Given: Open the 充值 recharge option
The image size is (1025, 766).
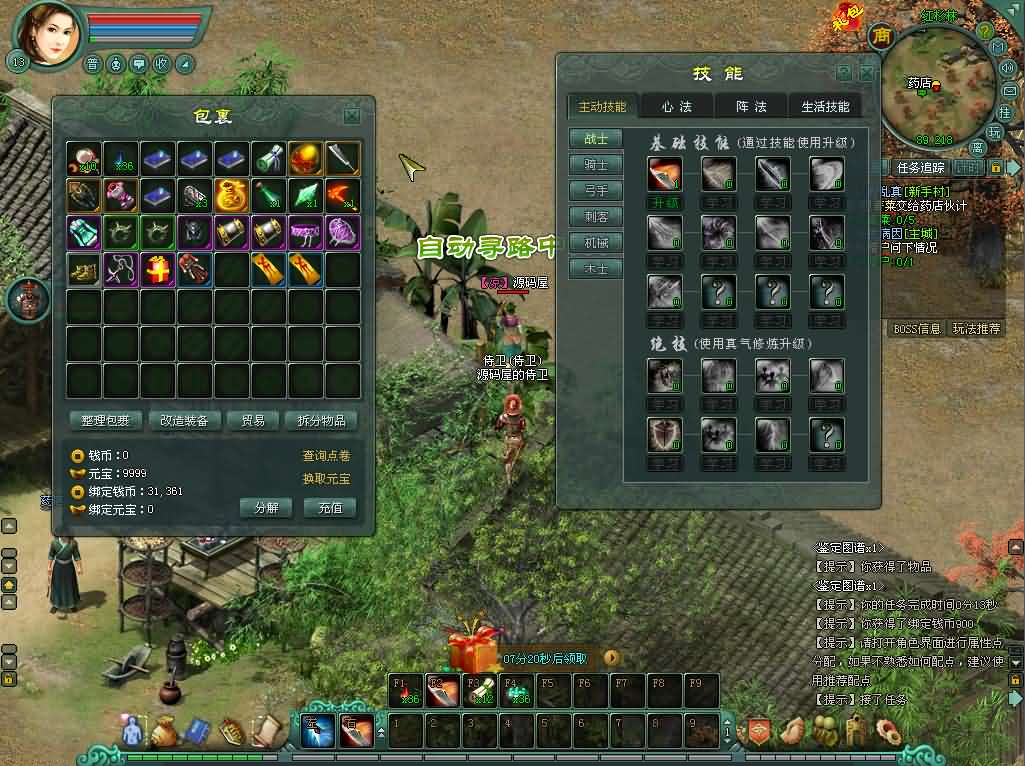Looking at the screenshot, I should coord(330,508).
